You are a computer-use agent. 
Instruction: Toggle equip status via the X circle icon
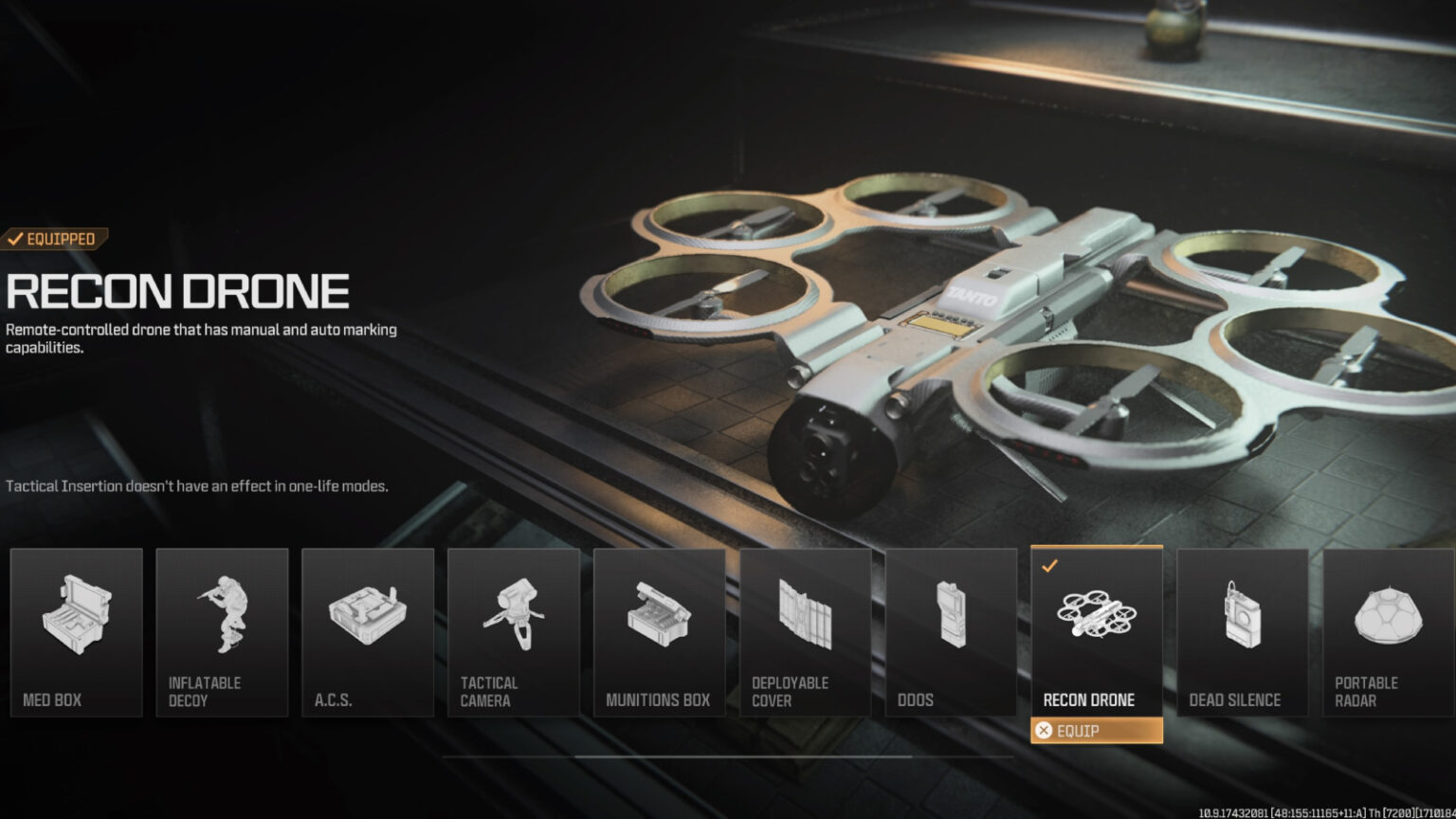(x=1046, y=731)
